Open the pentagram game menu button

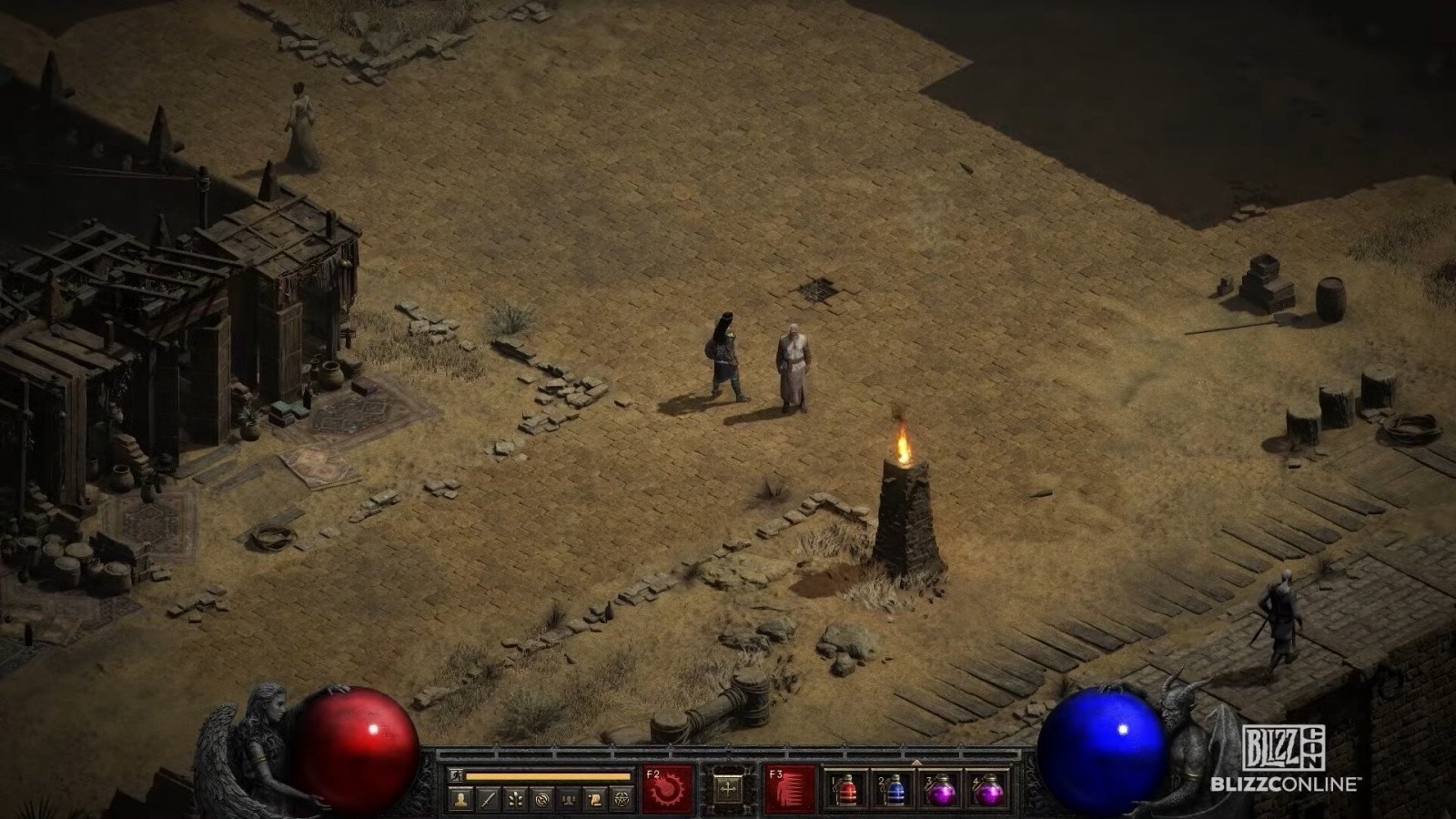coord(622,799)
